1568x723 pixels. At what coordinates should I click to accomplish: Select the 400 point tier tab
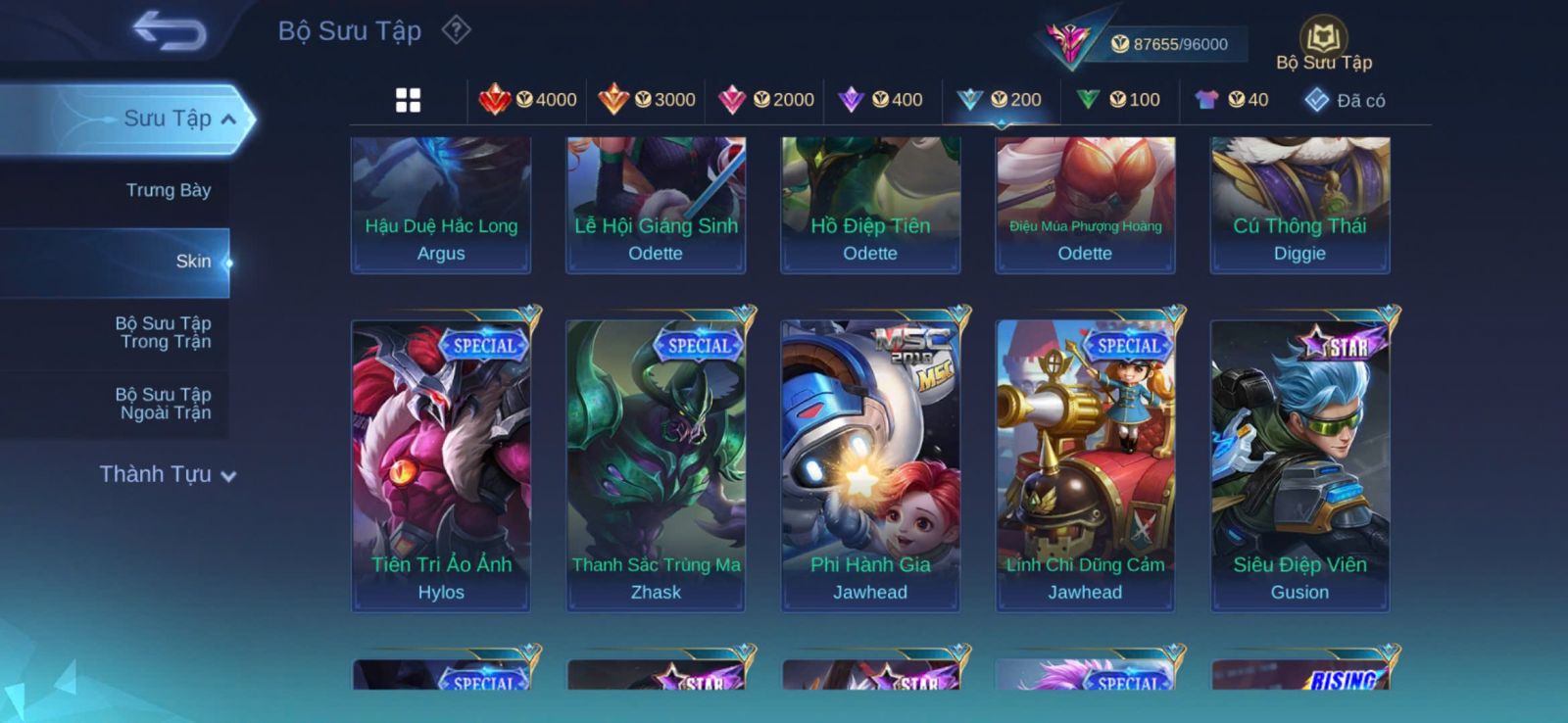coord(881,100)
